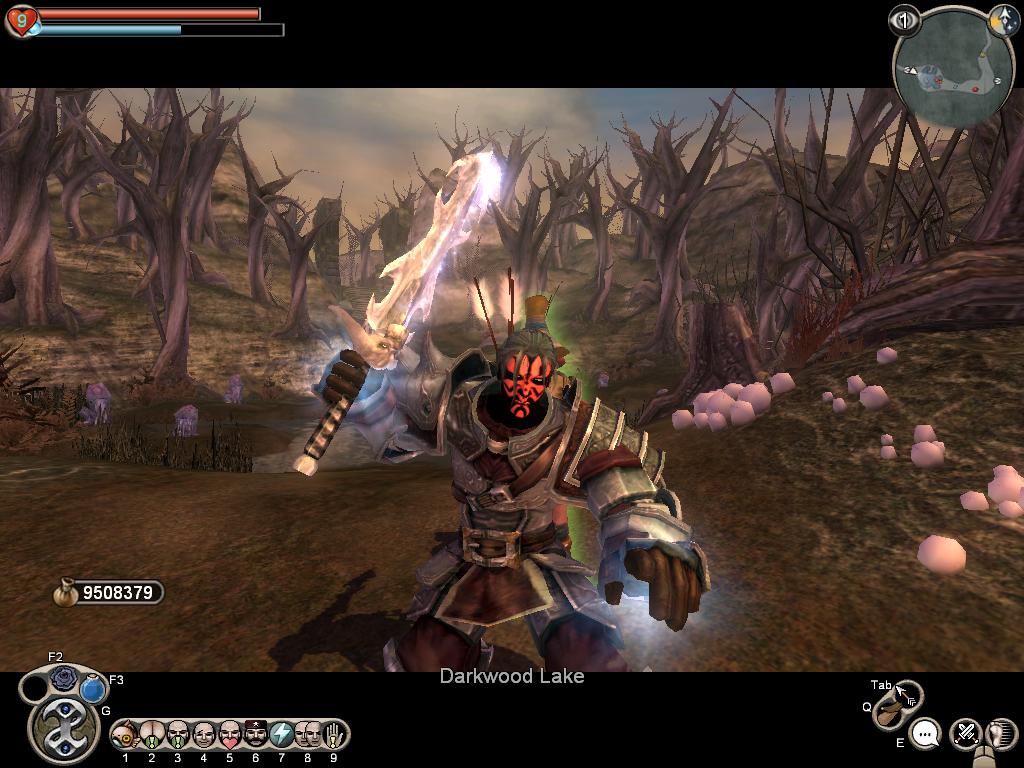Click the gold coin bag counter
Image resolution: width=1024 pixels, height=768 pixels.
(x=108, y=593)
